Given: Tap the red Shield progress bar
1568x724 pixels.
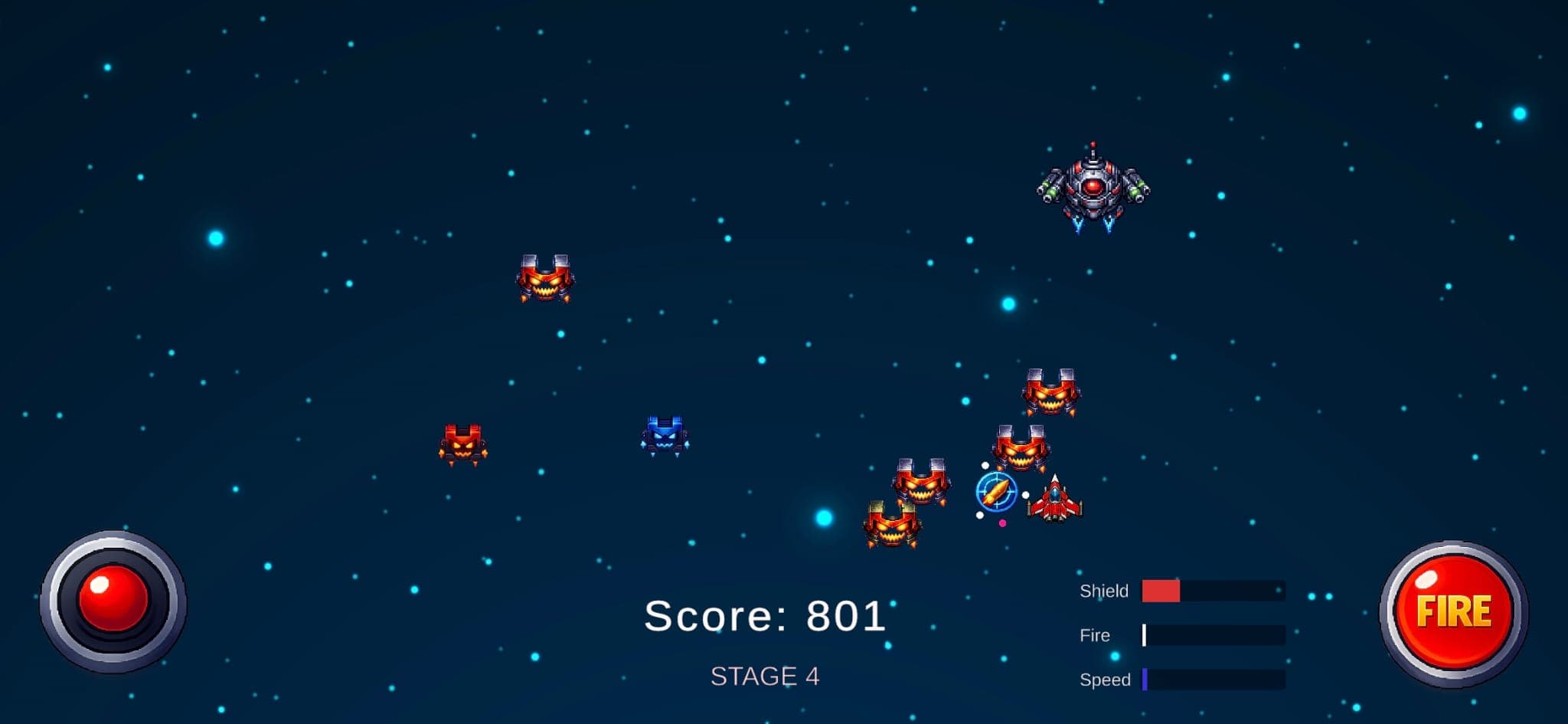Looking at the screenshot, I should pyautogui.click(x=1159, y=590).
